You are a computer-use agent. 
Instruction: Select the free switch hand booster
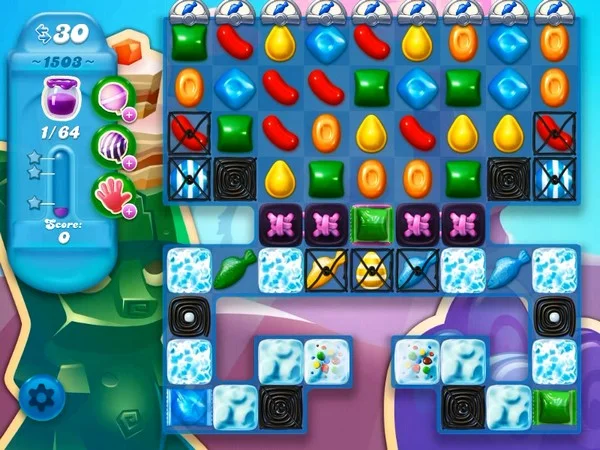point(113,190)
